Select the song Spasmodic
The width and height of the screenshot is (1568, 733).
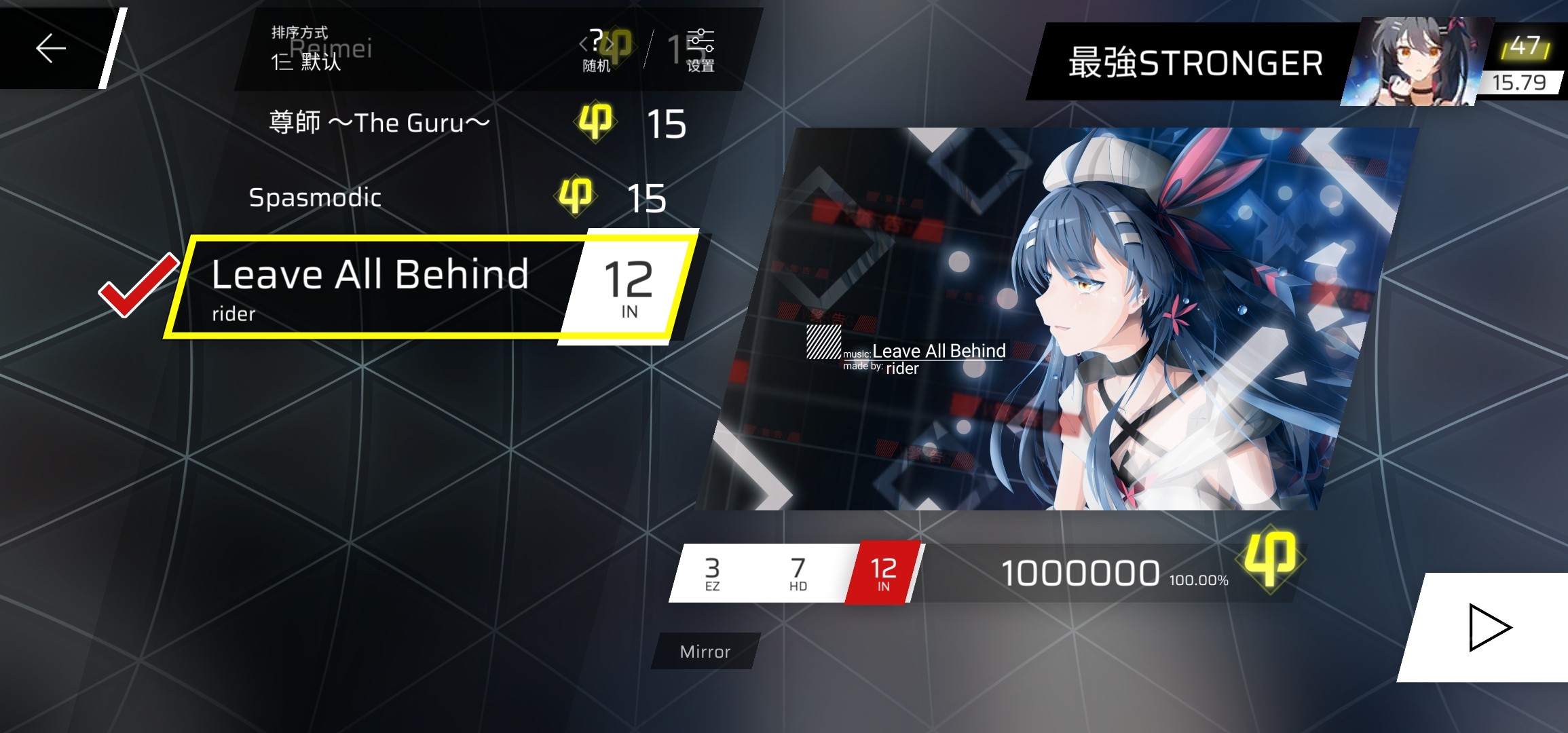point(317,198)
